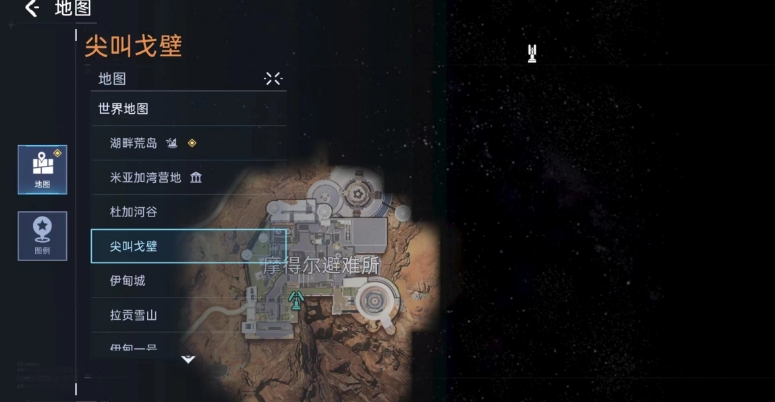Click the green tower marker on map
Screen dimensions: 775x402
(296, 299)
